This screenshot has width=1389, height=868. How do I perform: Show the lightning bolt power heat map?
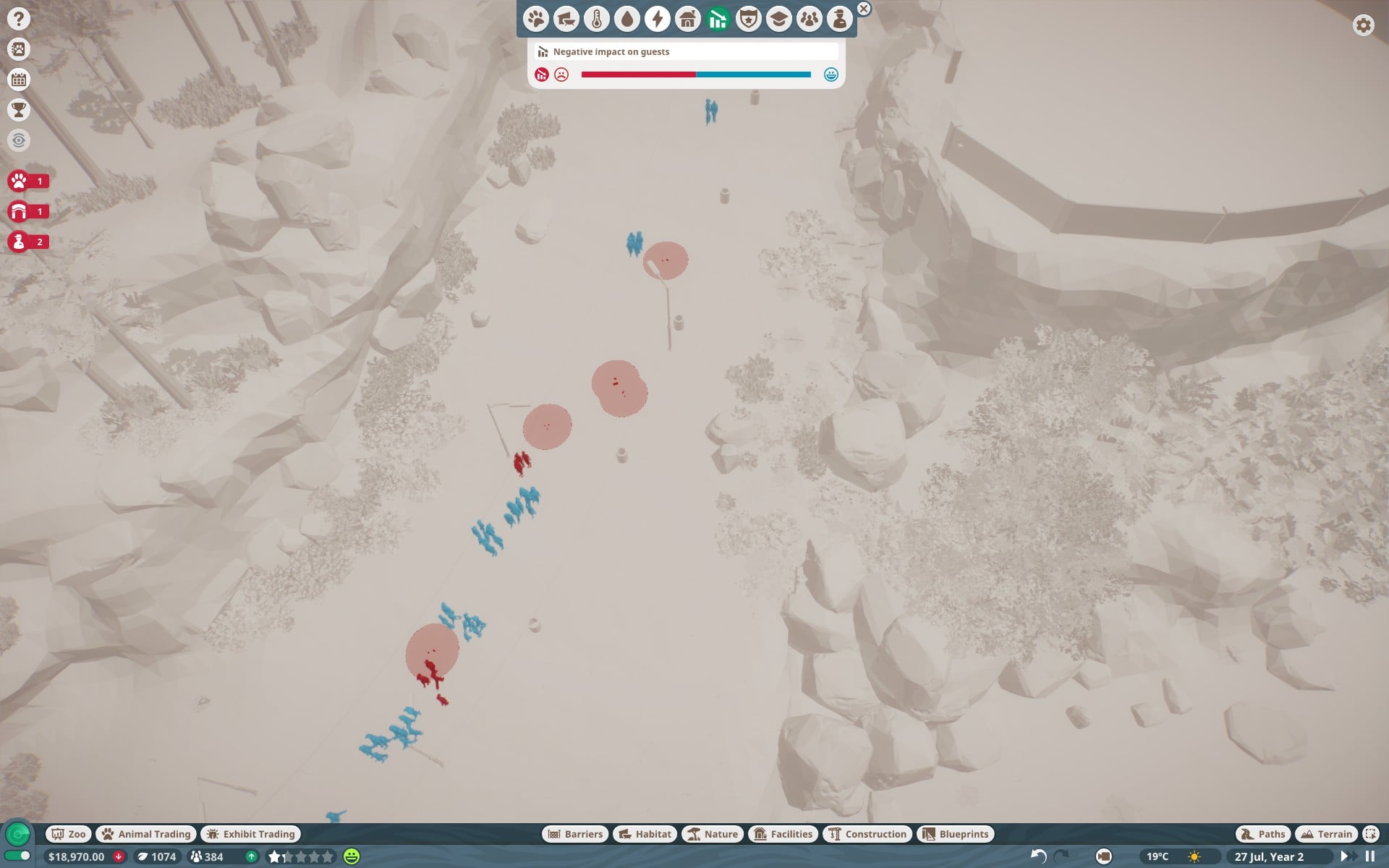(x=658, y=19)
